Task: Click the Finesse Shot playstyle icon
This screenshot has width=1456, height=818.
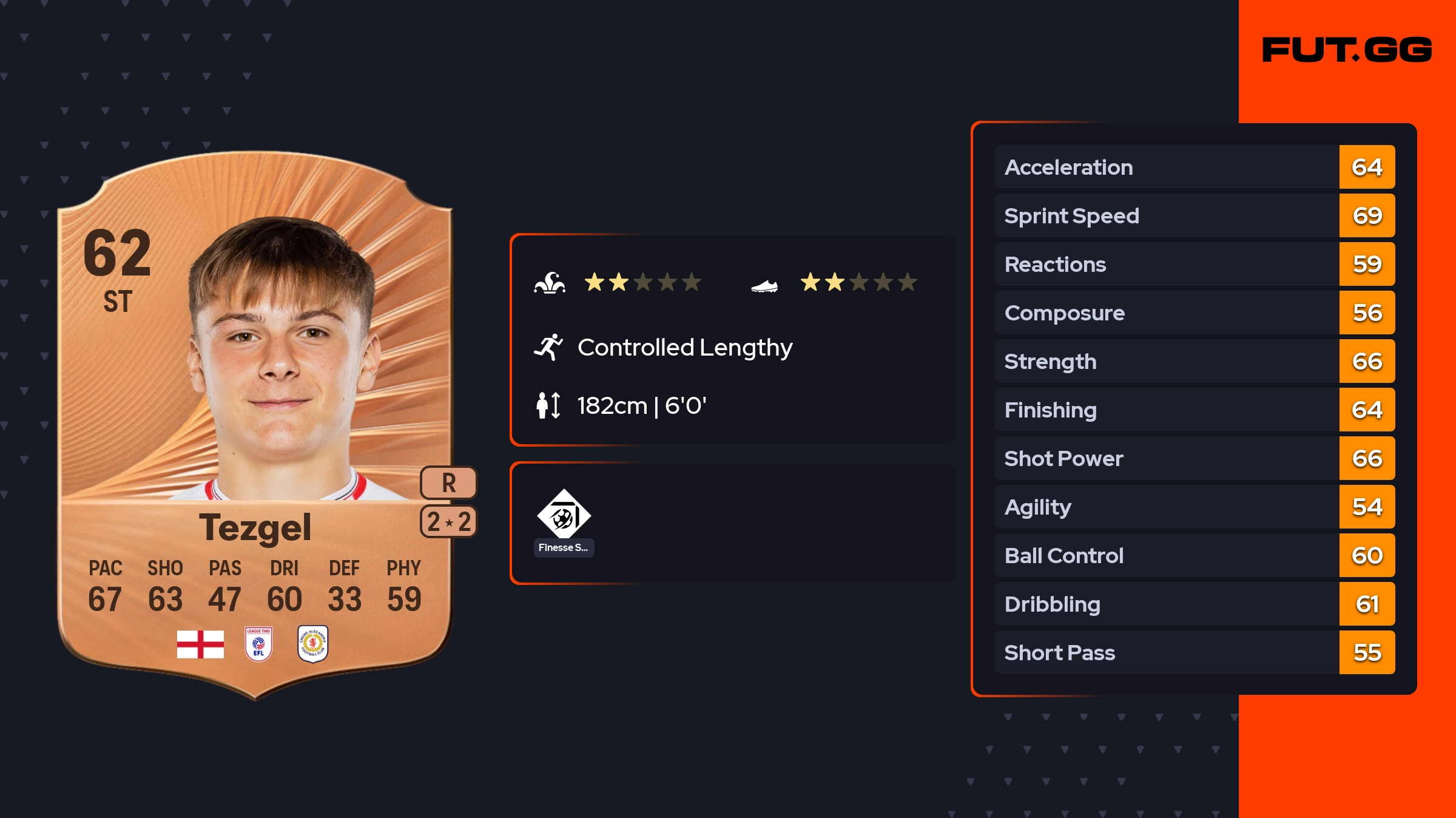Action: point(564,515)
